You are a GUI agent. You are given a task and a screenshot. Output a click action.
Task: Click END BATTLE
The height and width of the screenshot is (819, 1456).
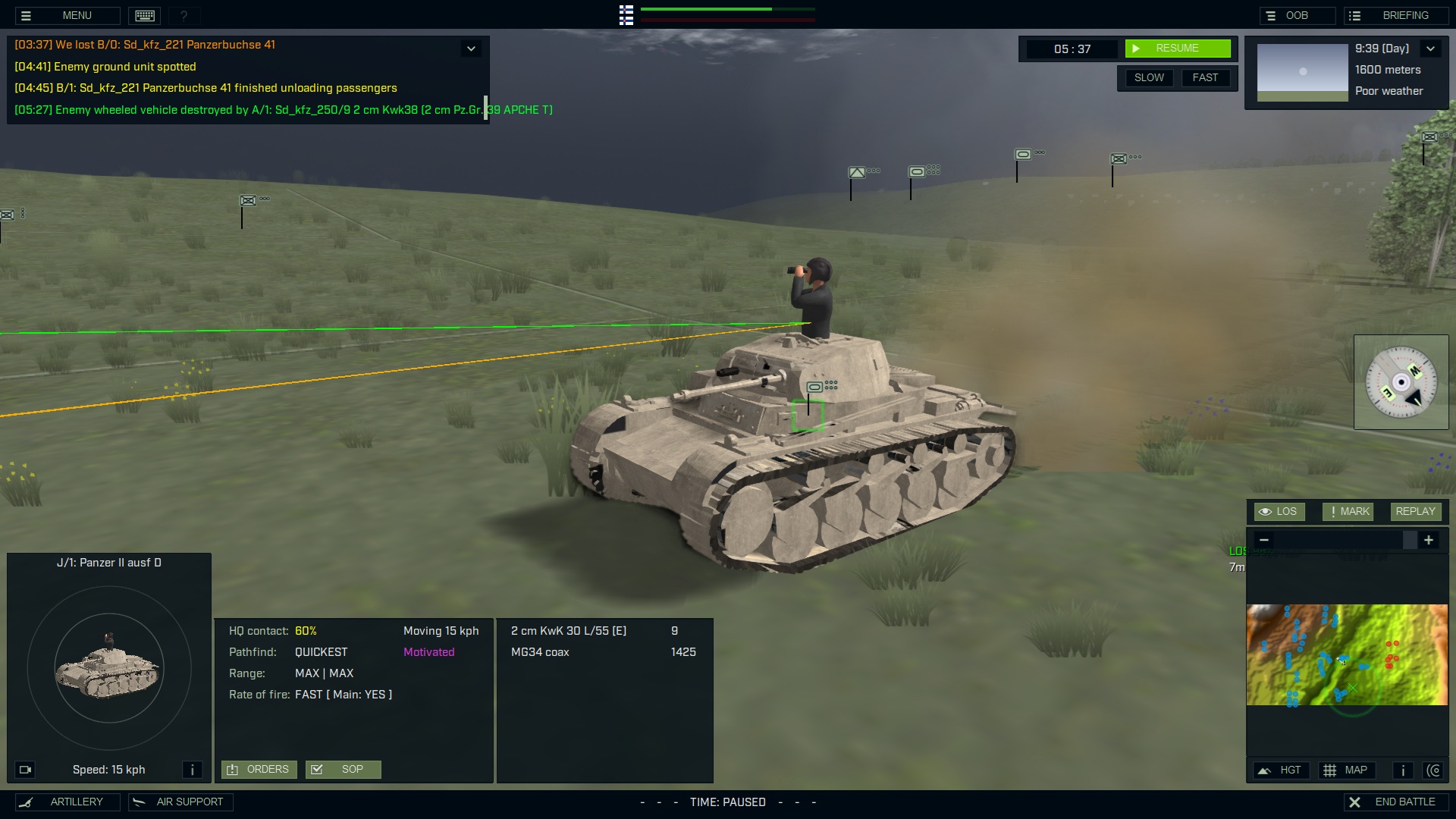click(1396, 801)
